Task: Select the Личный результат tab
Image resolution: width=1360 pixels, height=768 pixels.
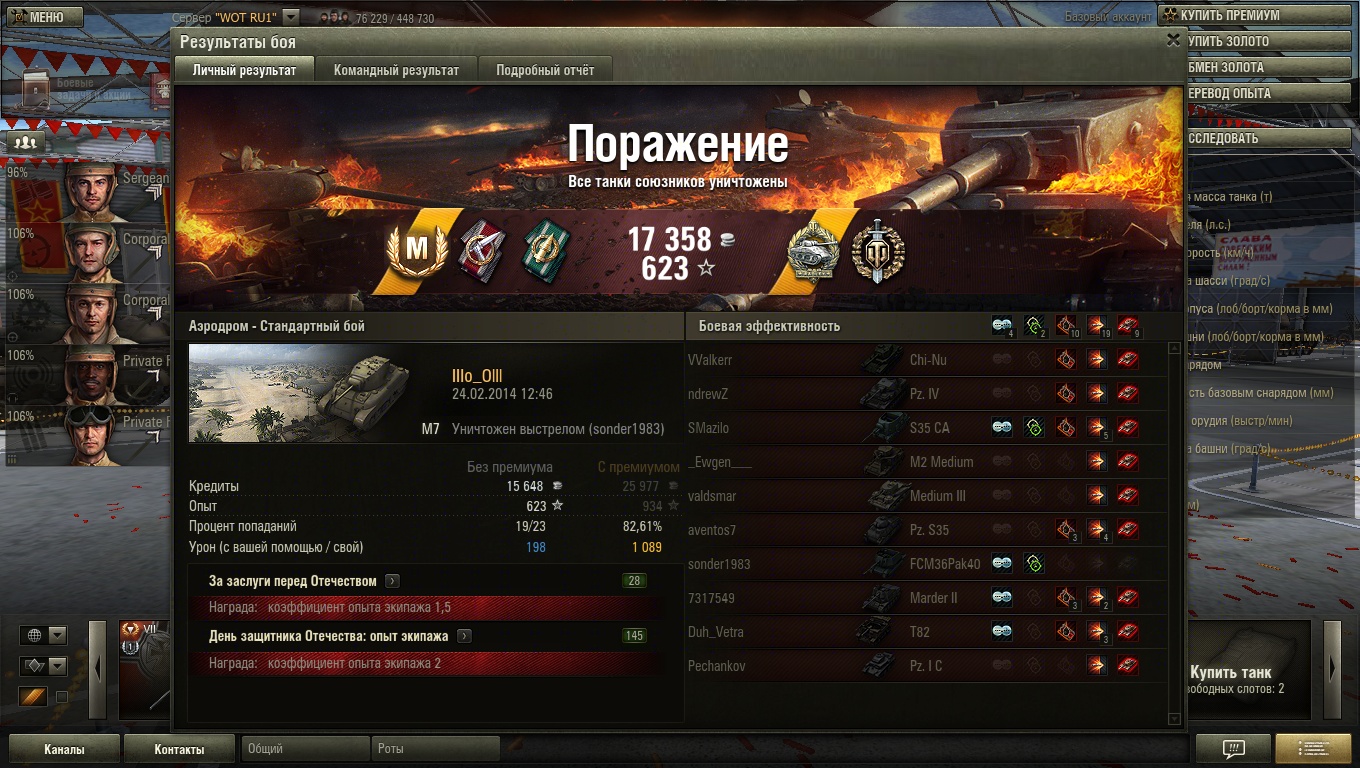Action: tap(244, 70)
